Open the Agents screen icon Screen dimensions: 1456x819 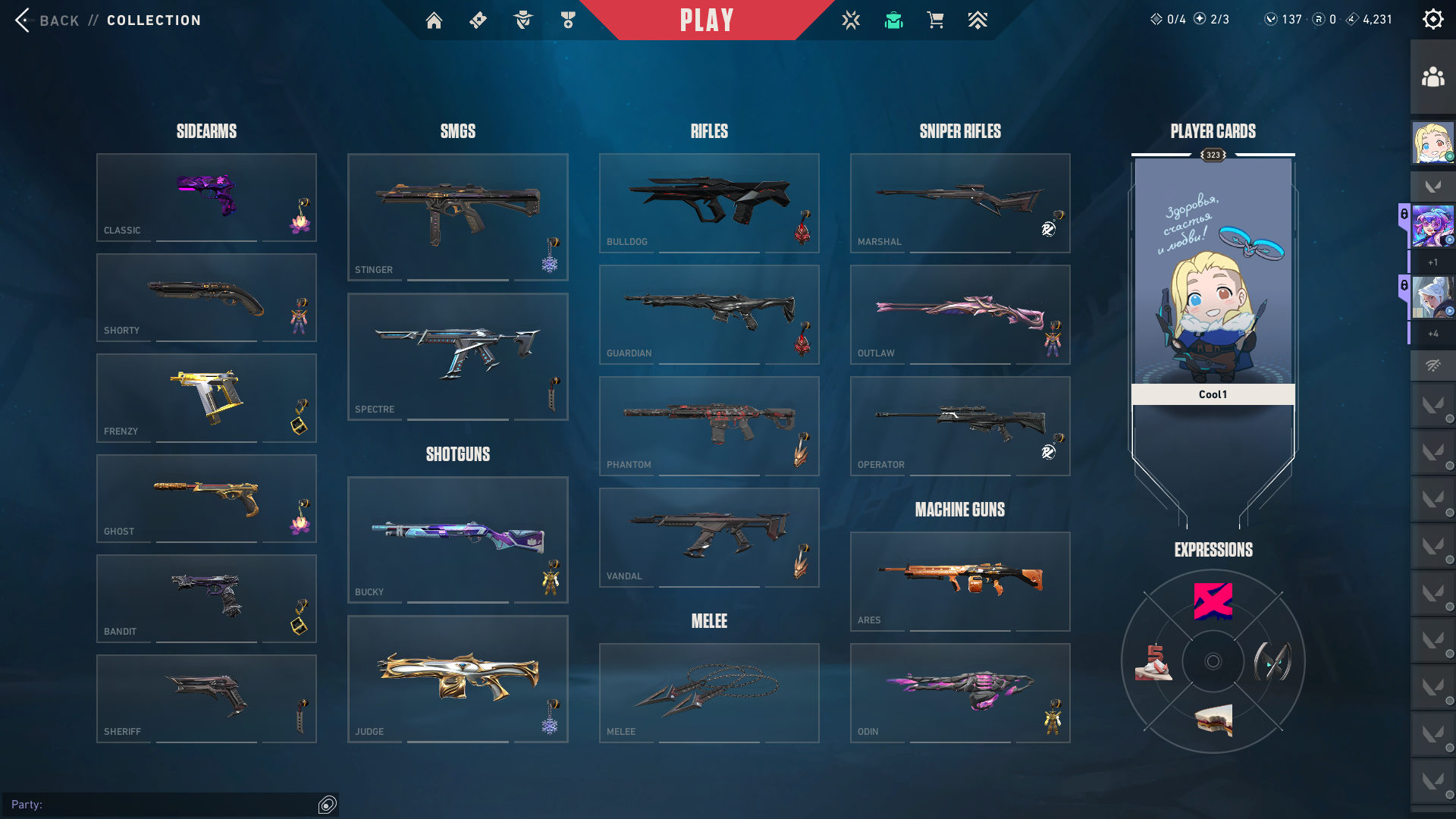pyautogui.click(x=522, y=20)
